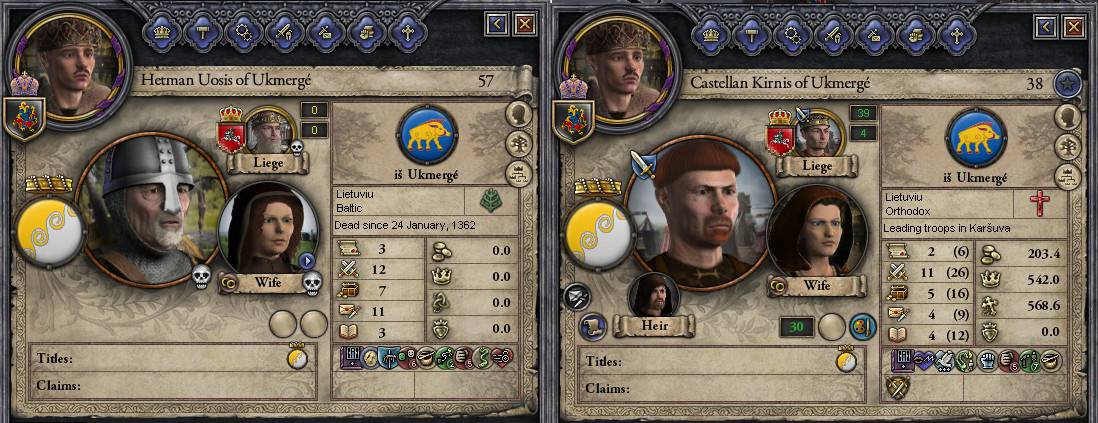Click the star button beside Kirnis's age
Image resolution: width=1098 pixels, height=423 pixels.
pos(1064,84)
